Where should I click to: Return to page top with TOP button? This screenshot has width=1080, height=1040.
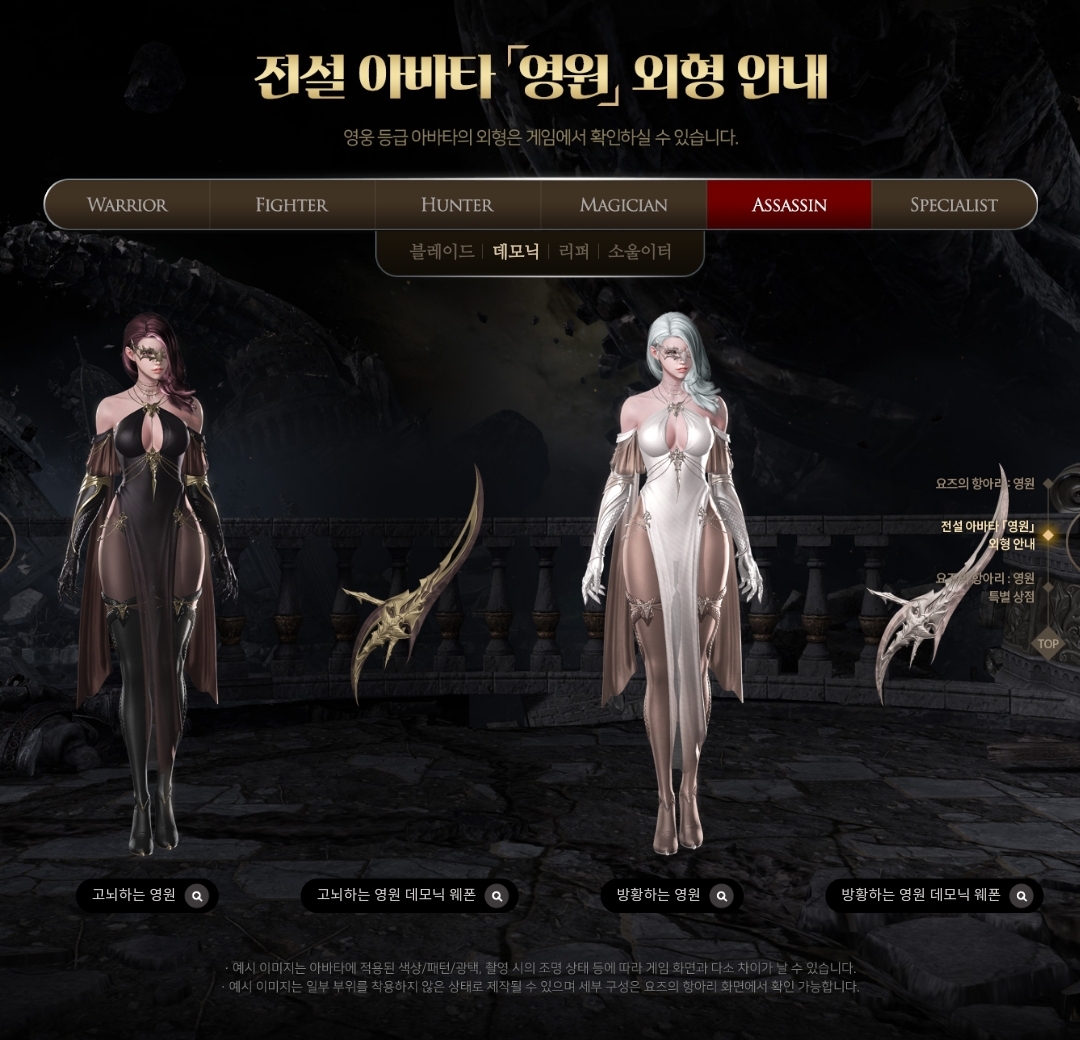(1047, 644)
